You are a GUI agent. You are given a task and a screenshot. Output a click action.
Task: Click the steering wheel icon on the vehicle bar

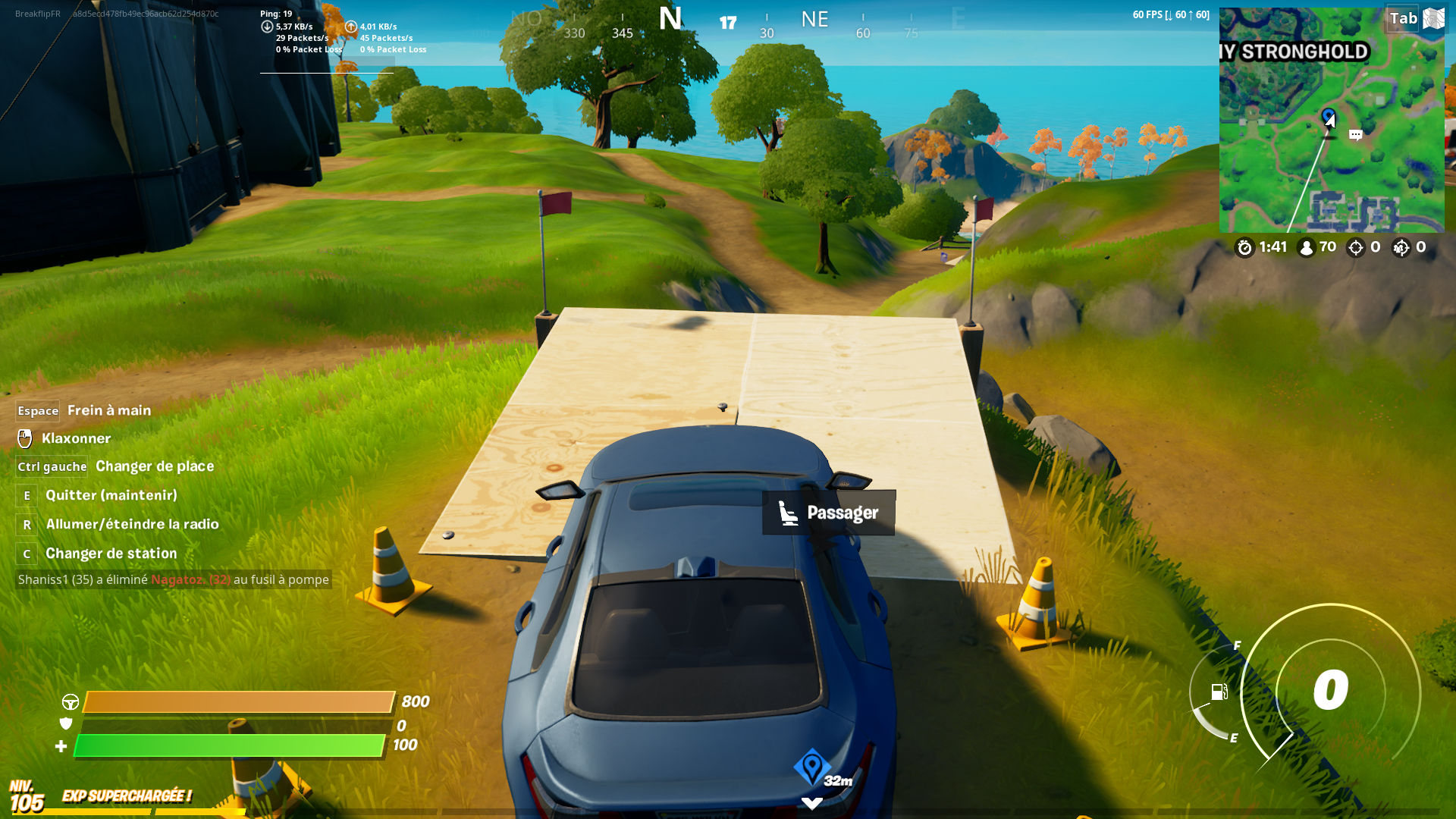point(71,701)
